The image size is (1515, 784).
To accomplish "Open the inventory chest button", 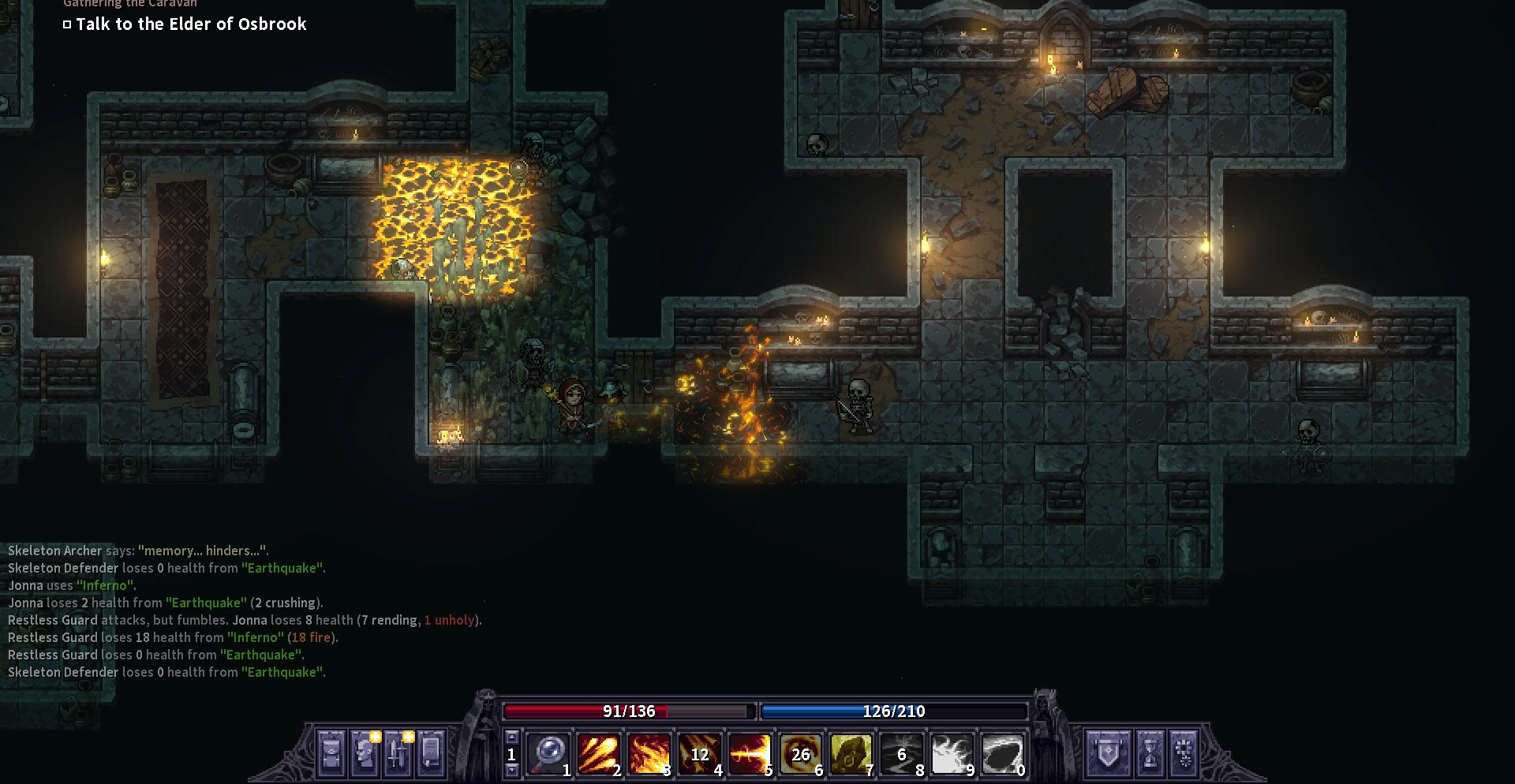I will pos(331,753).
